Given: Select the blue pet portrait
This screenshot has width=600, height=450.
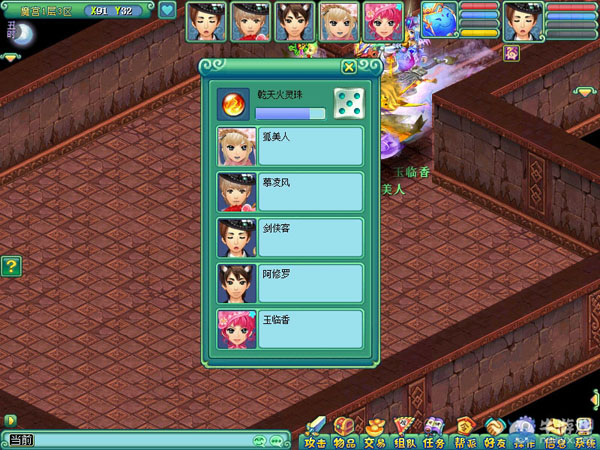Looking at the screenshot, I should click(439, 19).
